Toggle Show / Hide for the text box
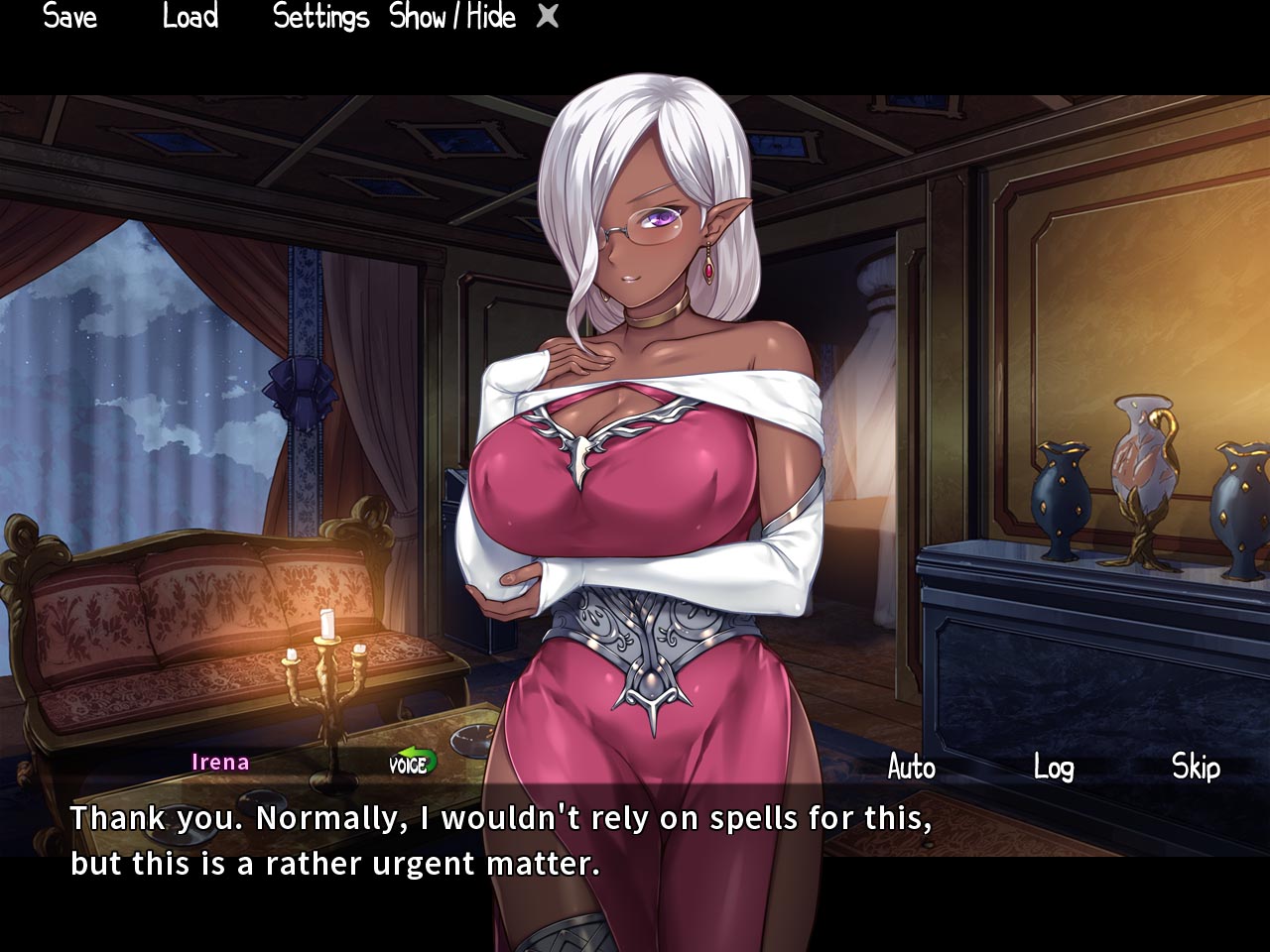 (452, 17)
